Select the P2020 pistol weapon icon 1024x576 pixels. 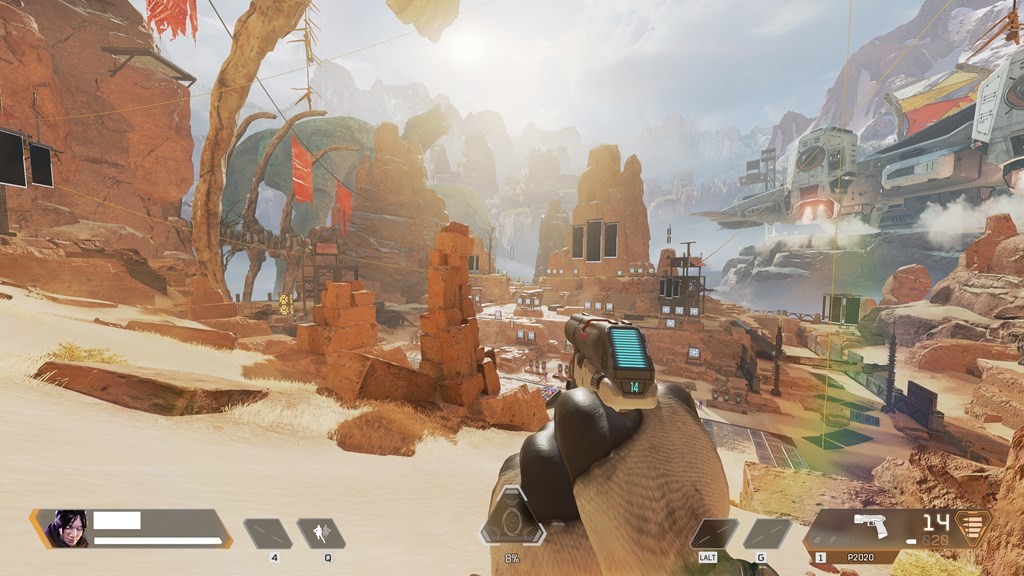(x=870, y=525)
